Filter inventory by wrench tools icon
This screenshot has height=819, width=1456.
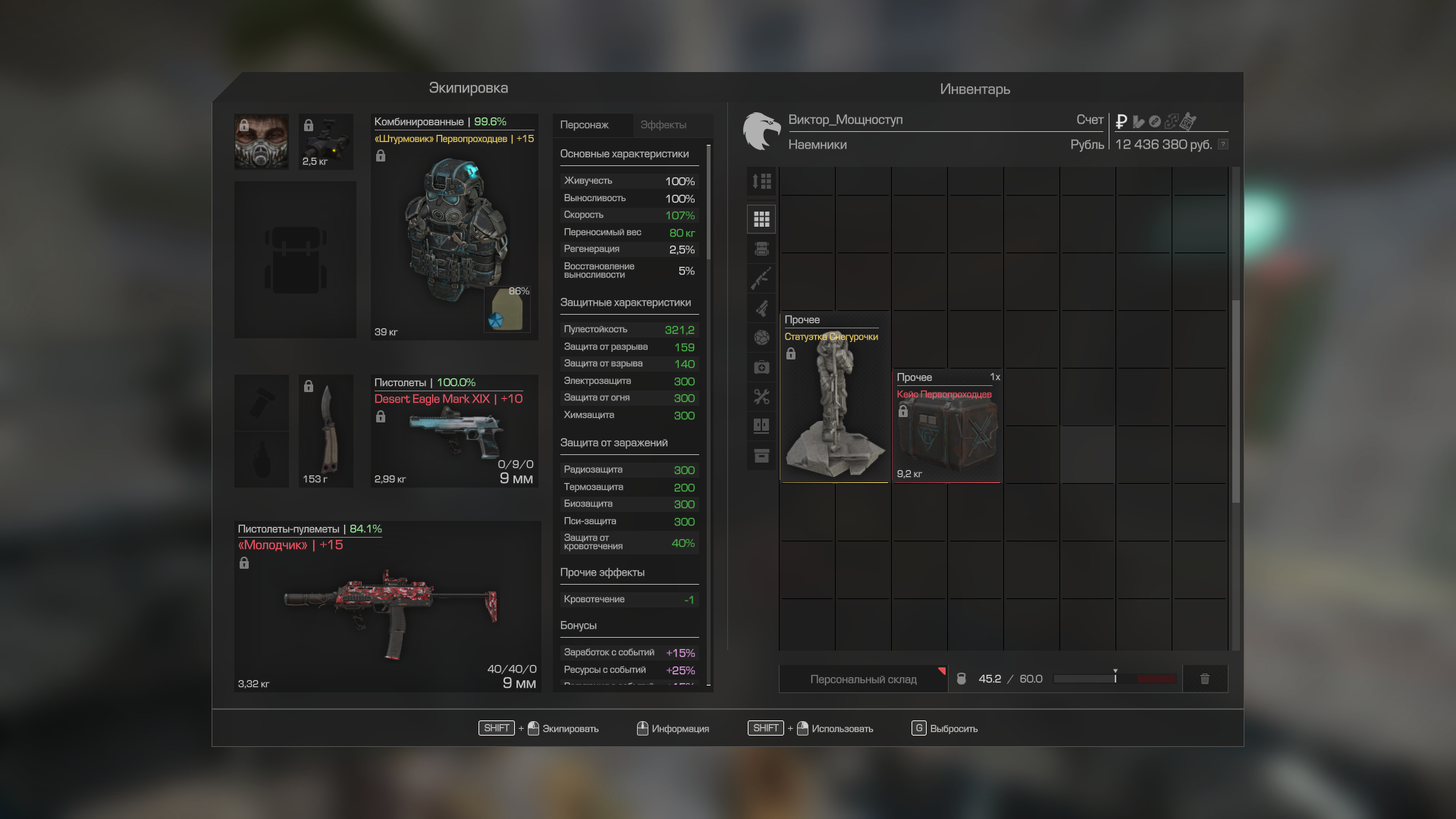(x=761, y=397)
